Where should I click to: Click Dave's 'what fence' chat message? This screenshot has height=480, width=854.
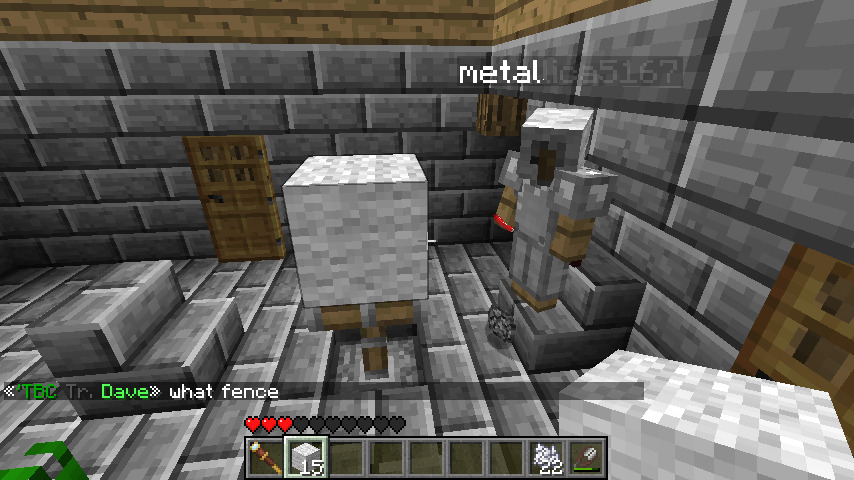[x=223, y=392]
